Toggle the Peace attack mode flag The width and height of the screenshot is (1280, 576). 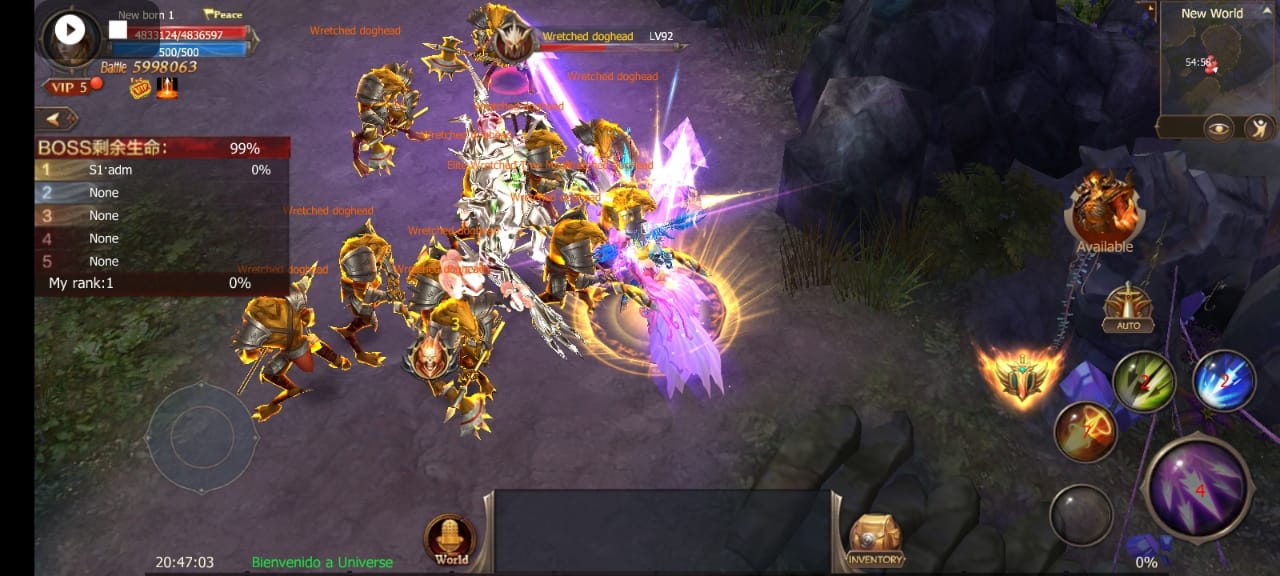tap(223, 15)
